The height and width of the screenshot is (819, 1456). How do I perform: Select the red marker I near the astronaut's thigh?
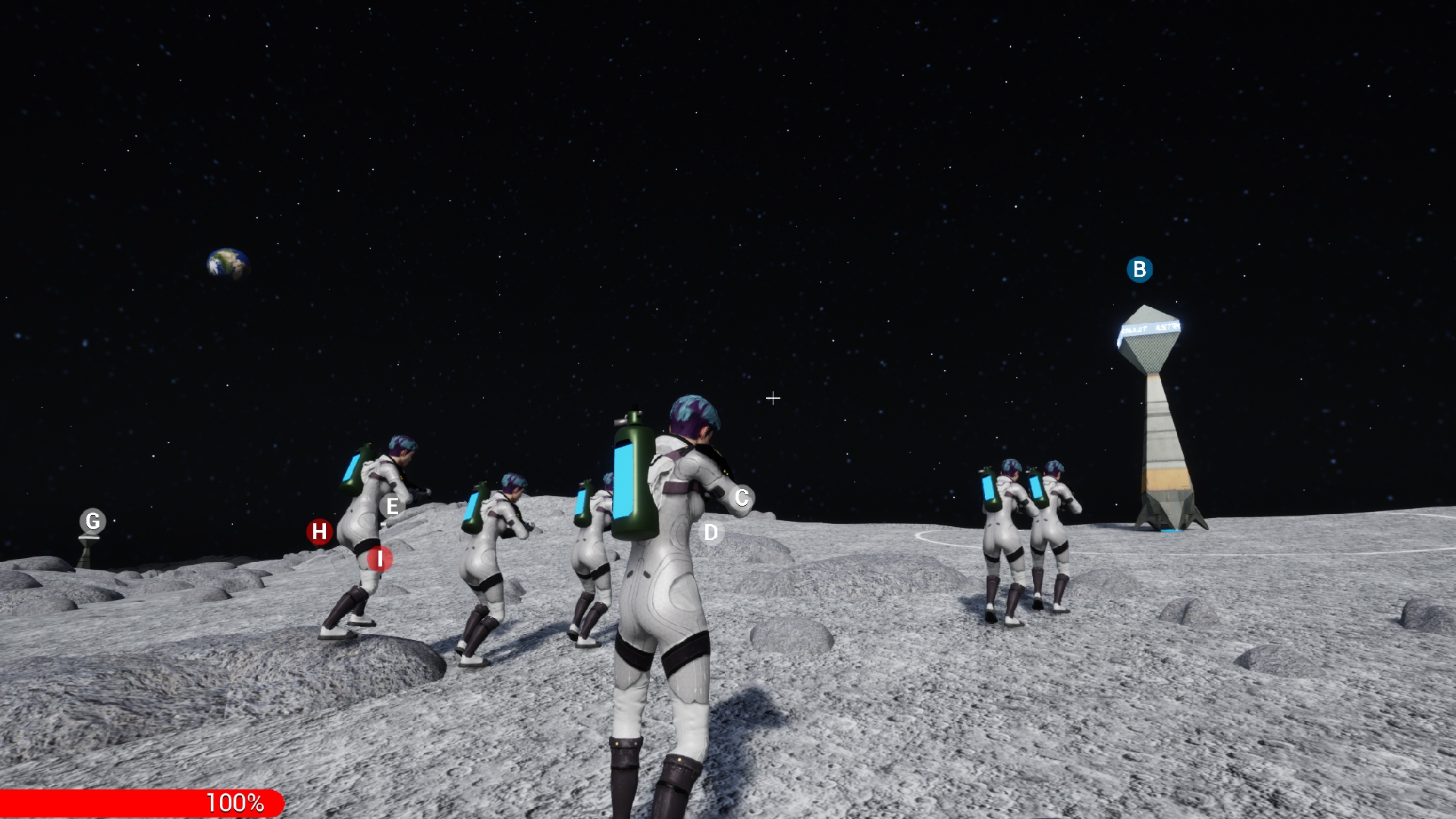coord(378,559)
